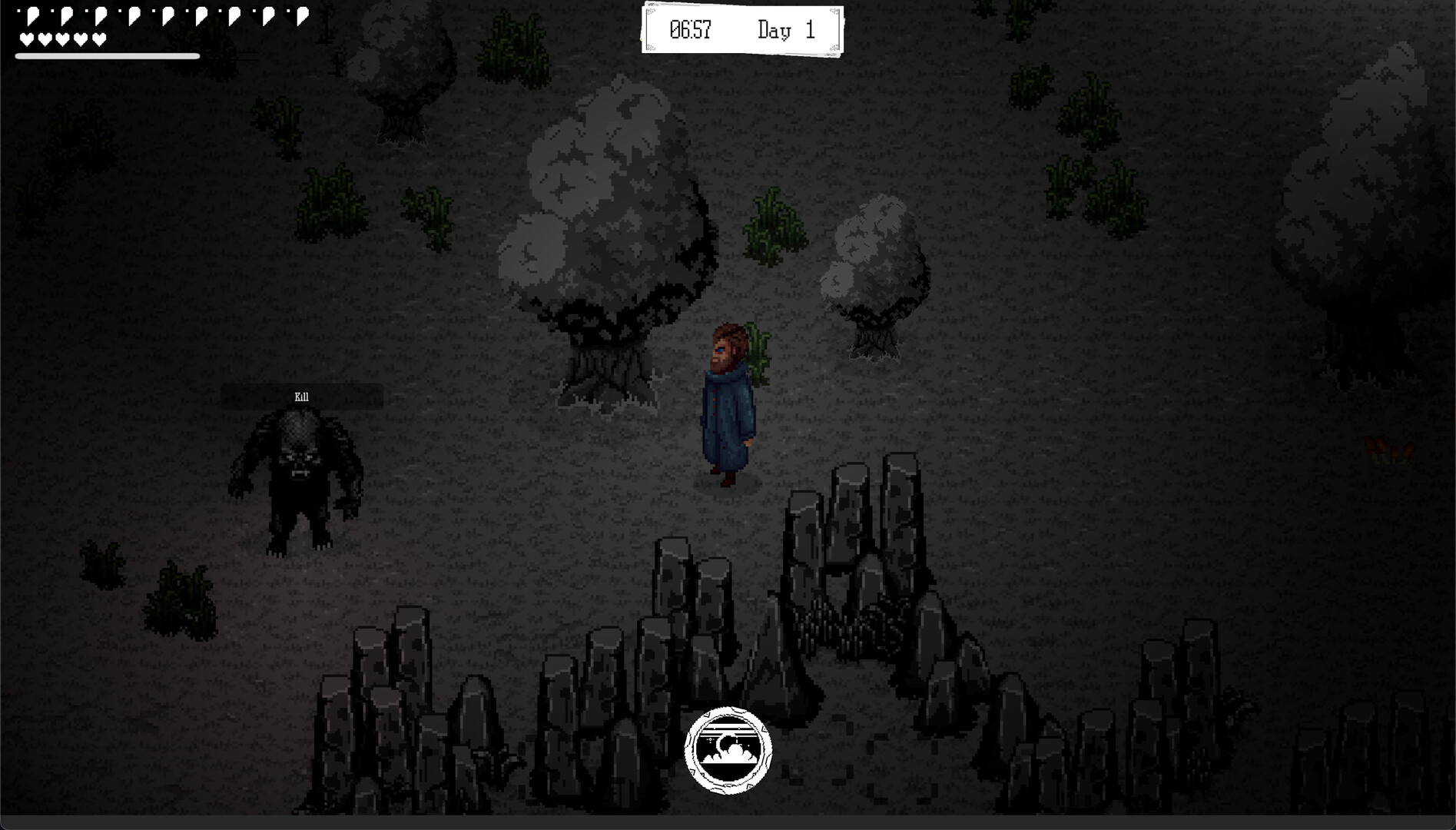Screen dimensions: 1456x830
Task: Click the torn-paper Day 1 banner
Action: point(741,30)
